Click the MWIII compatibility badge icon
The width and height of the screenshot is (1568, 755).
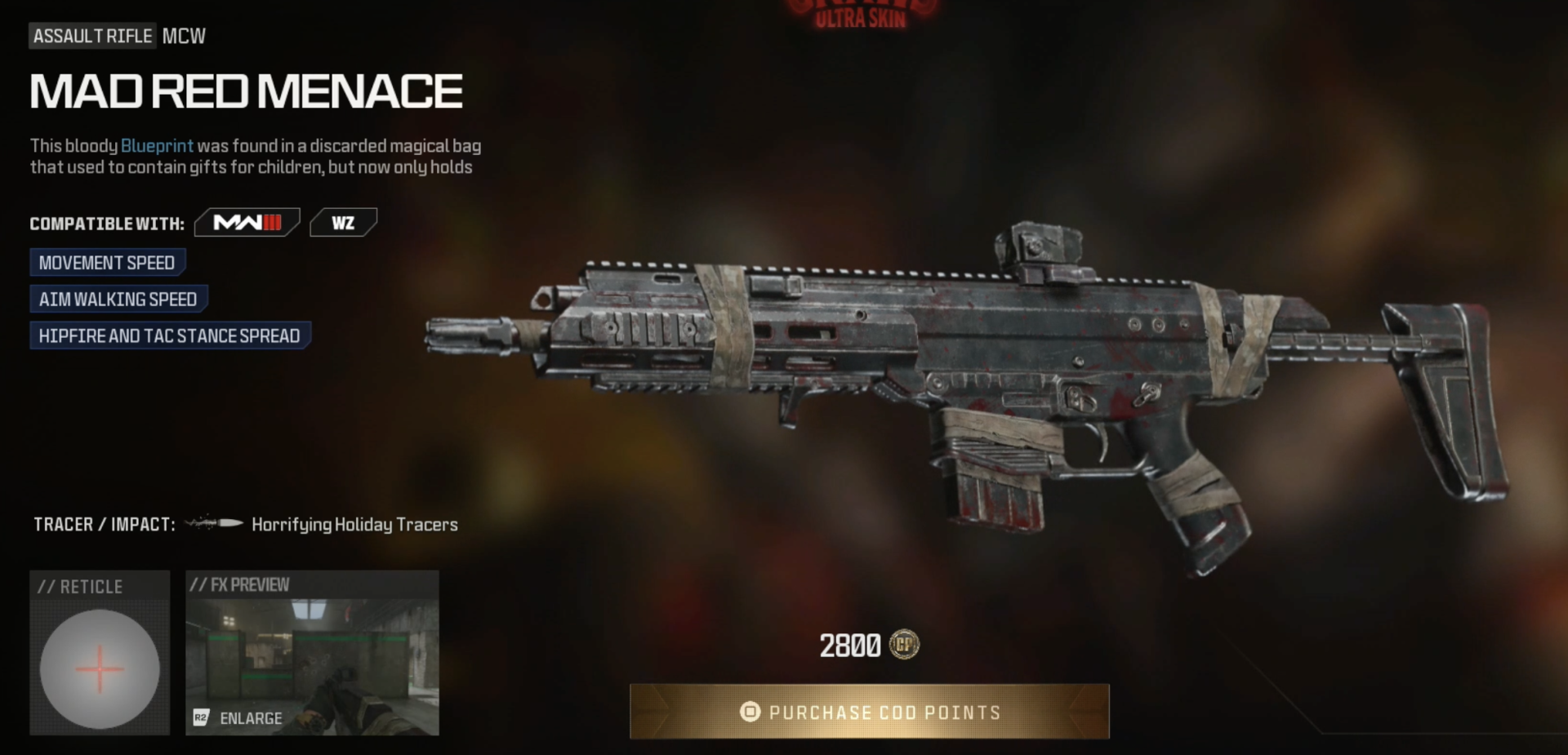247,222
